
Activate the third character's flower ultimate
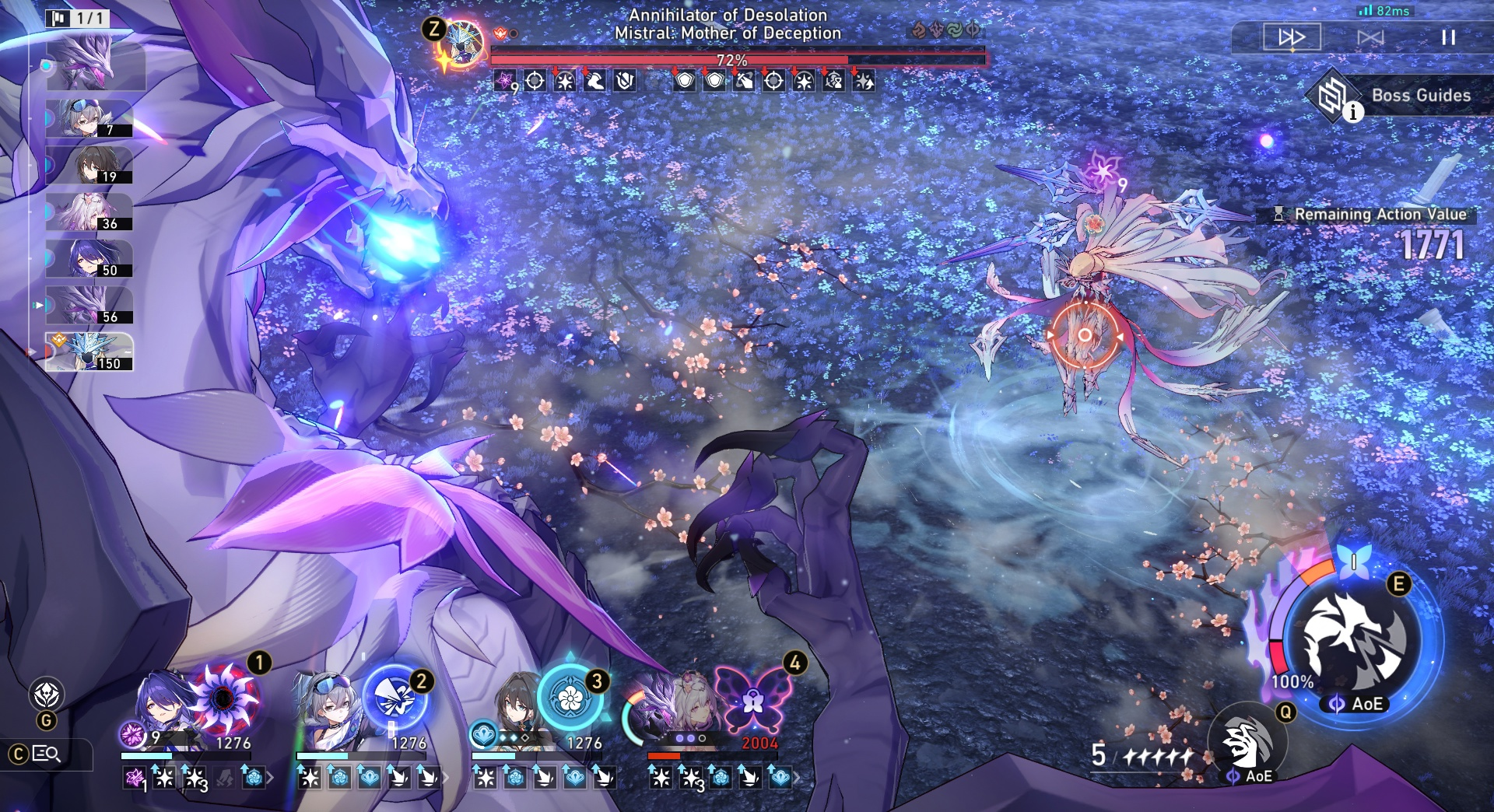coord(570,698)
